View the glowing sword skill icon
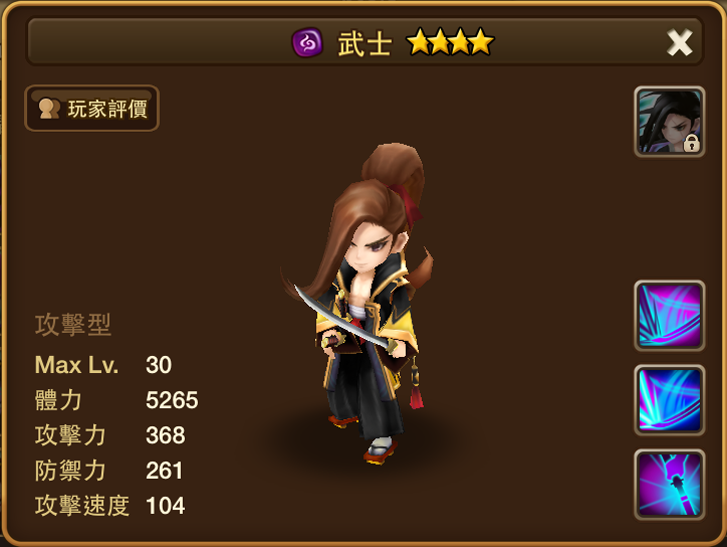Screen dimensions: 727x547 click(669, 484)
